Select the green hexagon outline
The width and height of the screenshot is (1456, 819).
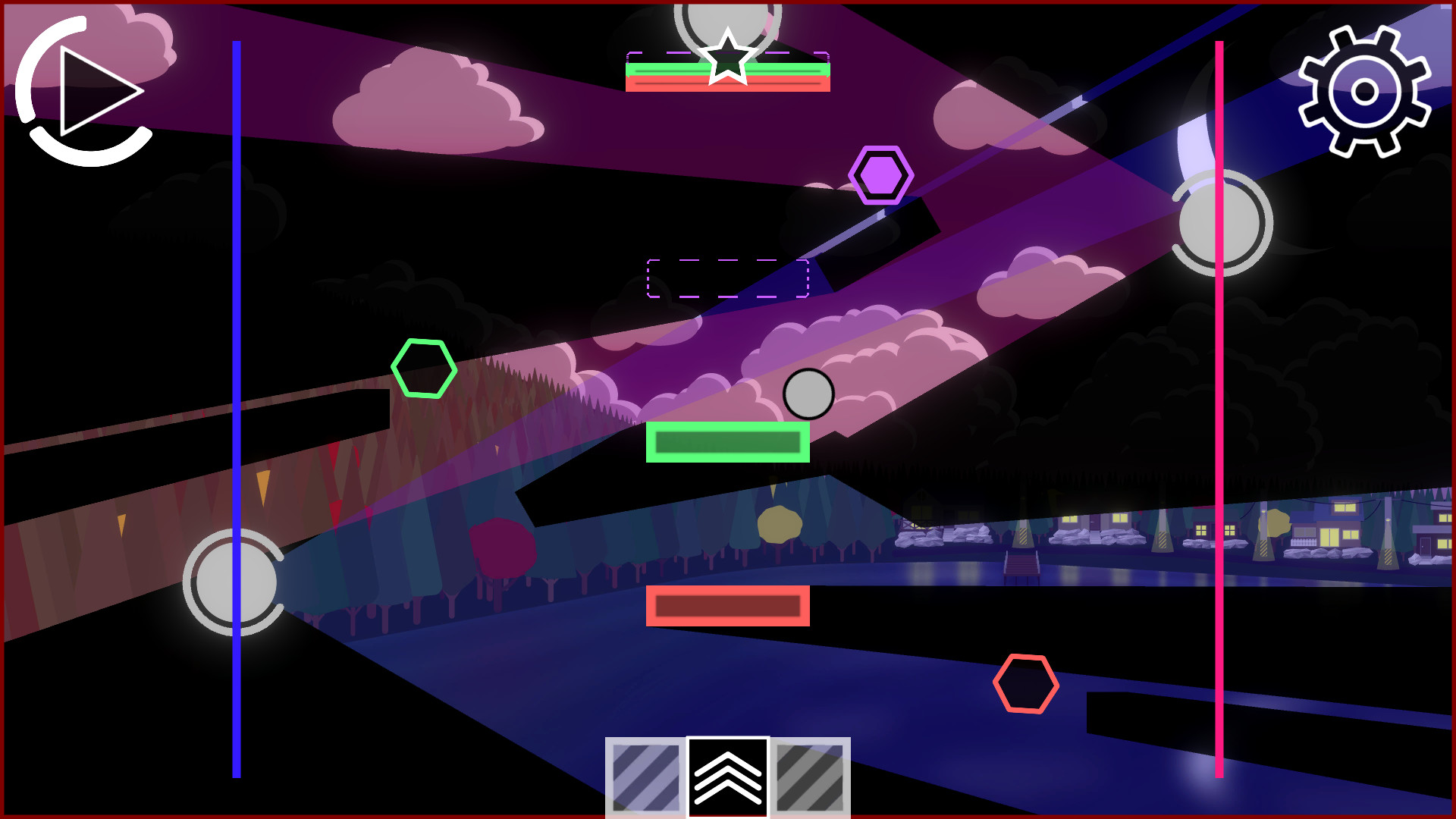point(424,369)
